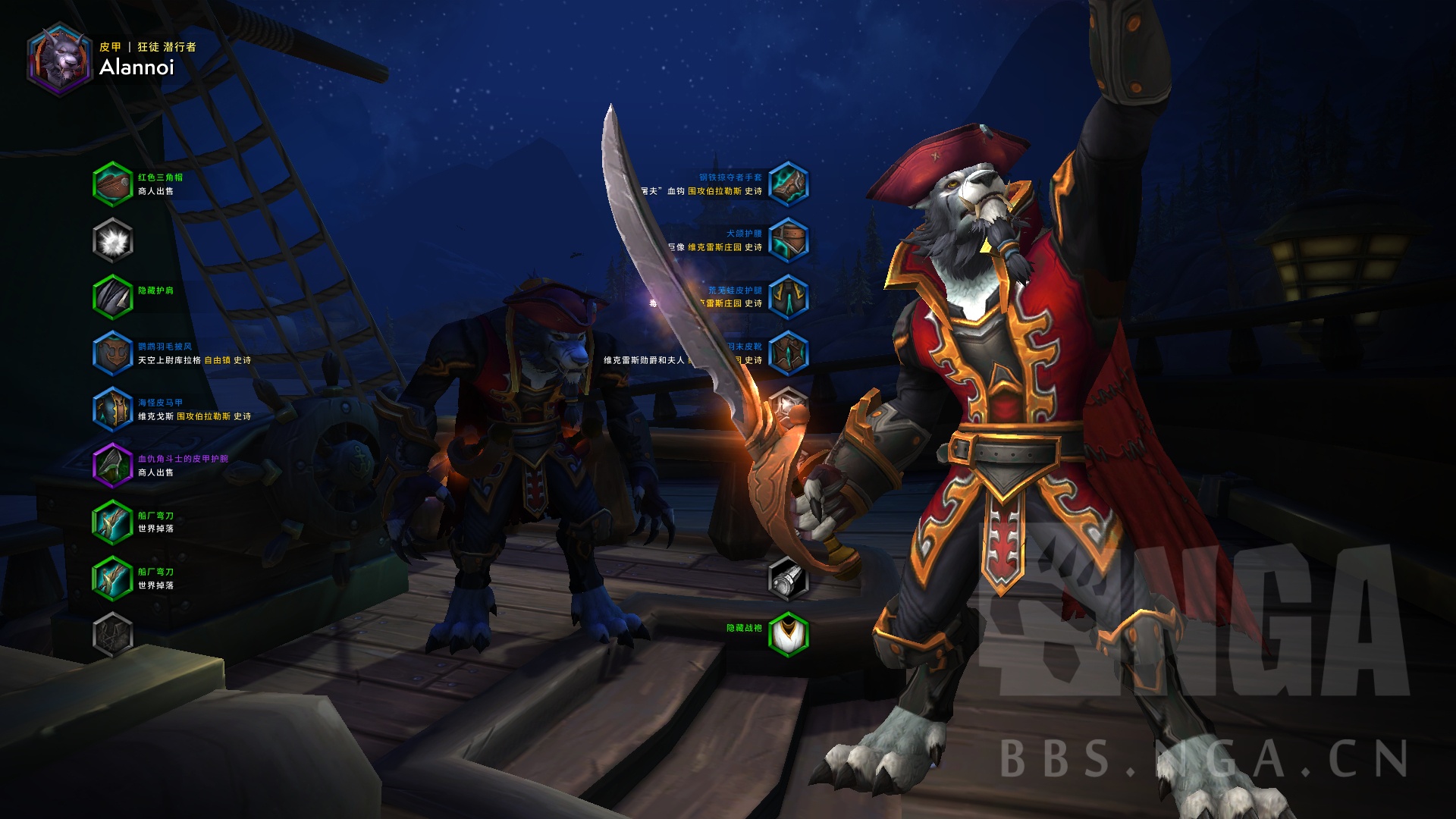Click the 隐藏护肩 shoulder slot icon
Screen dimensions: 1456x819
[x=113, y=297]
